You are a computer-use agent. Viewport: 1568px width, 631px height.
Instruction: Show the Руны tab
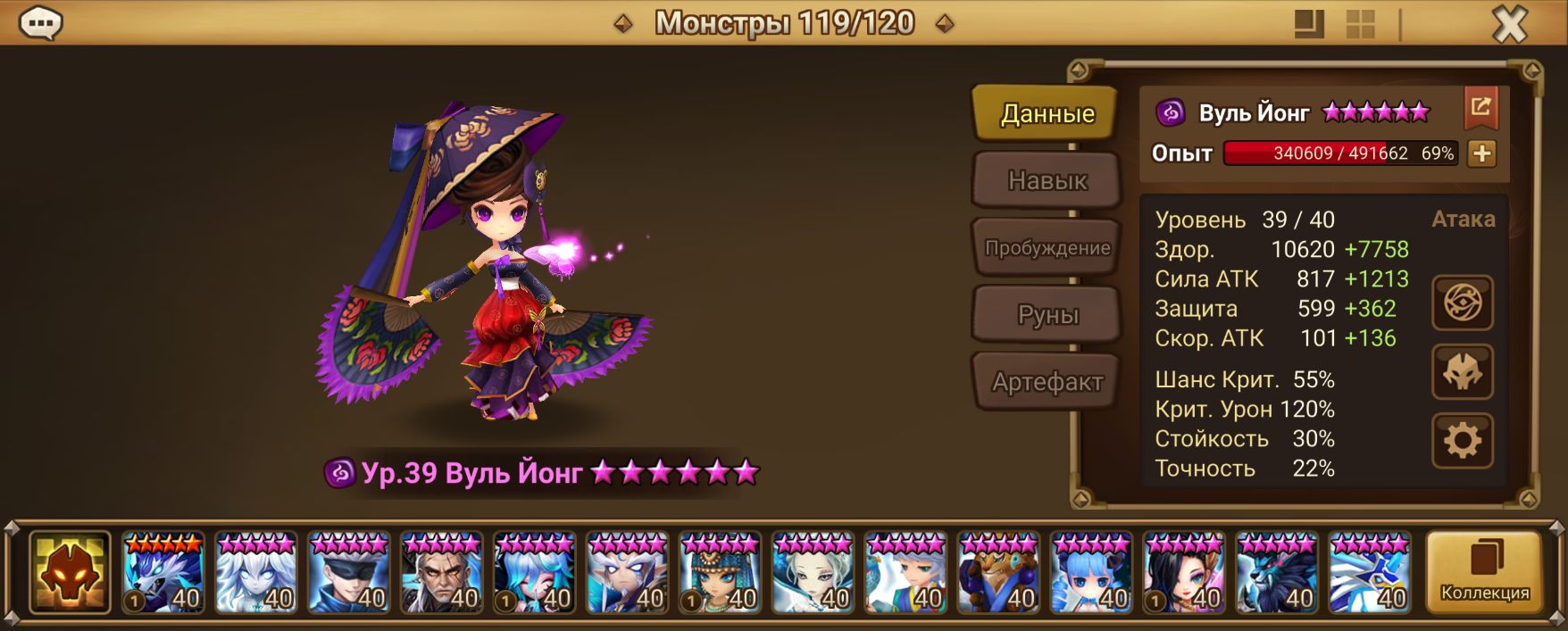coord(1047,314)
